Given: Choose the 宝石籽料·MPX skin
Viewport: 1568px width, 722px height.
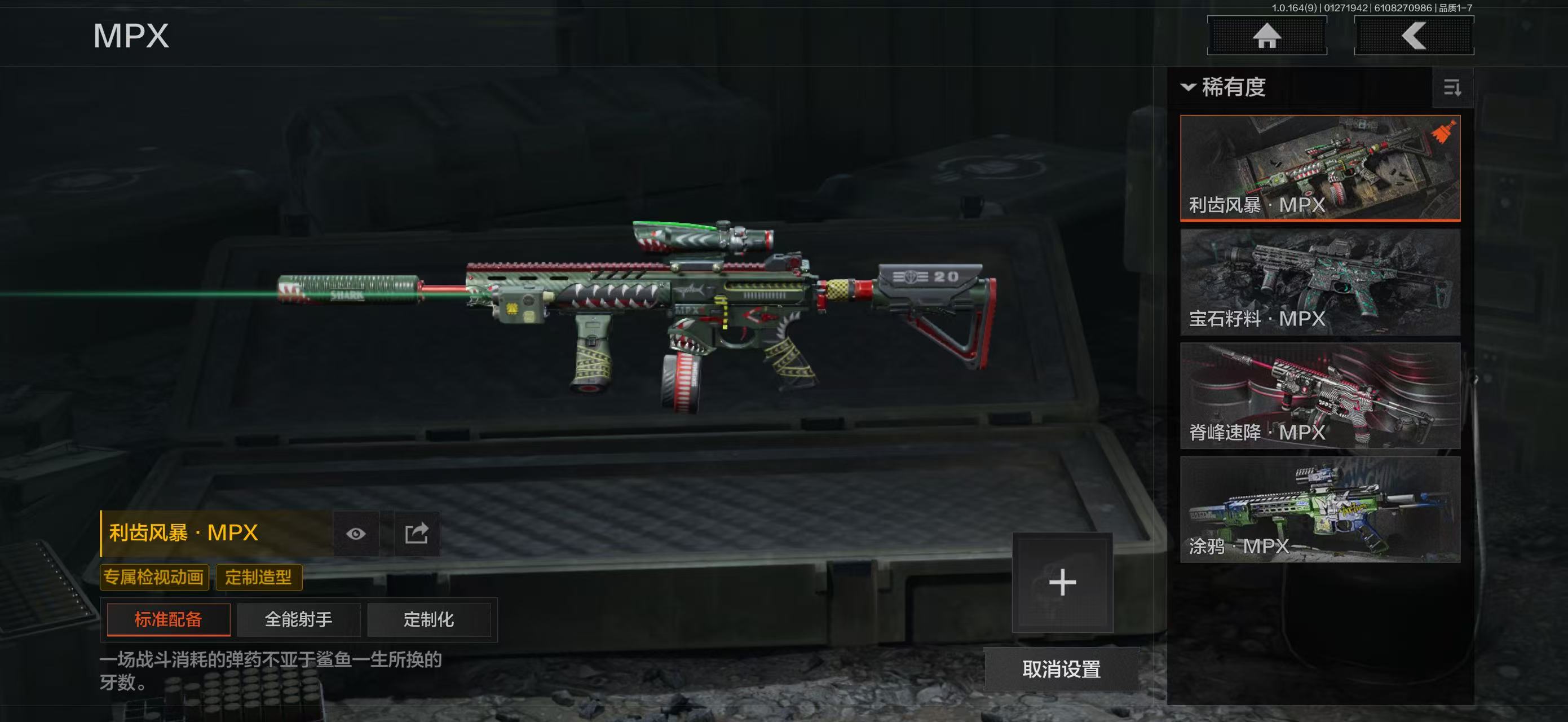Looking at the screenshot, I should [1320, 282].
